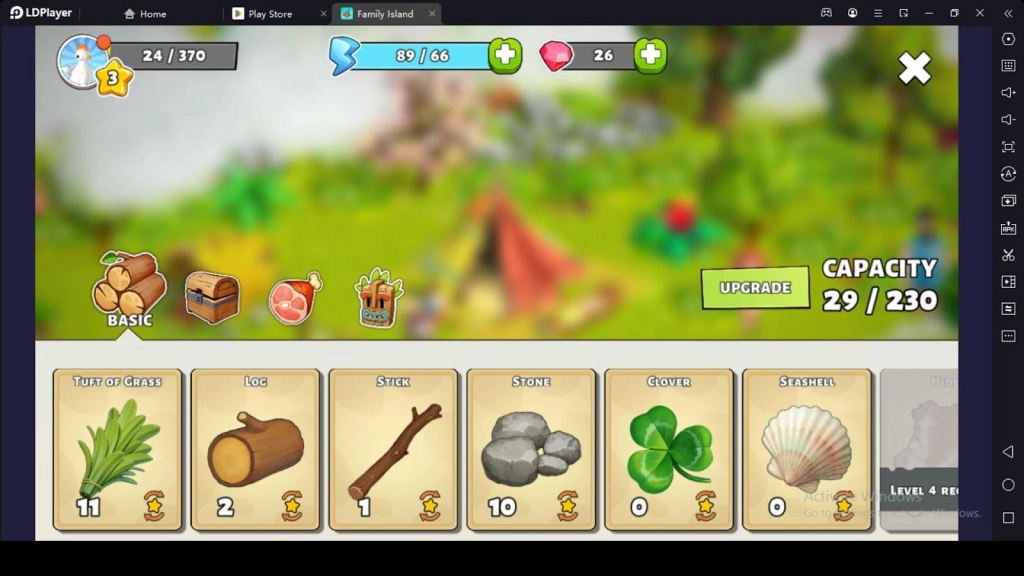Buy more rubies with the plus button
This screenshot has height=576, width=1024.
[651, 55]
